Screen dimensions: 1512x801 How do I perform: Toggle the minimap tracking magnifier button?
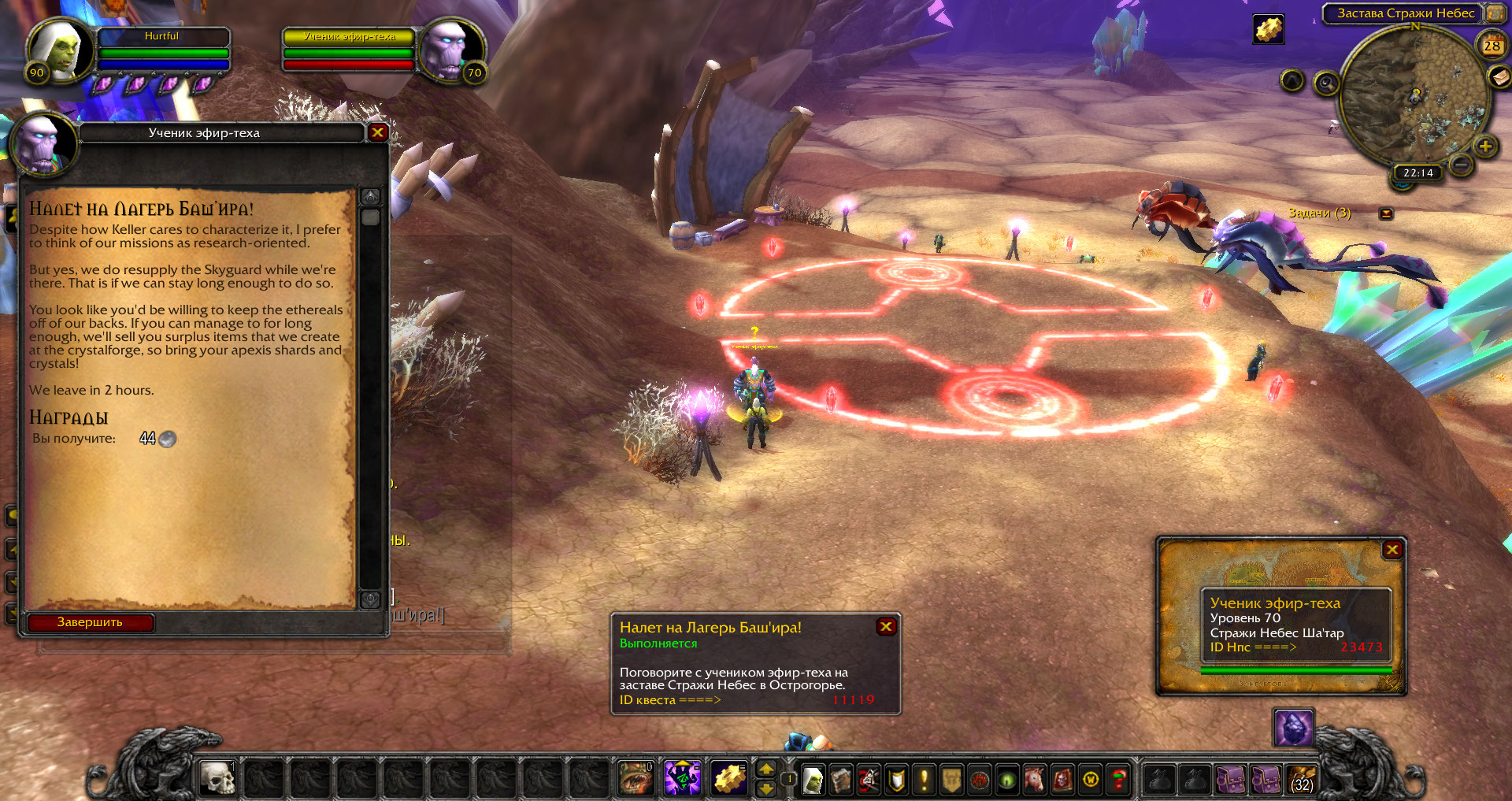[x=1327, y=83]
